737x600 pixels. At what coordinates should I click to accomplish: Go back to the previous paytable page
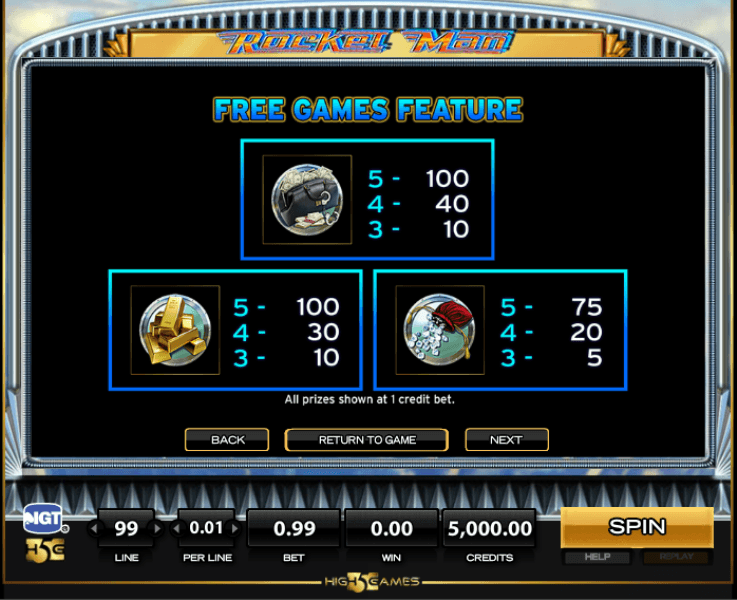click(227, 440)
